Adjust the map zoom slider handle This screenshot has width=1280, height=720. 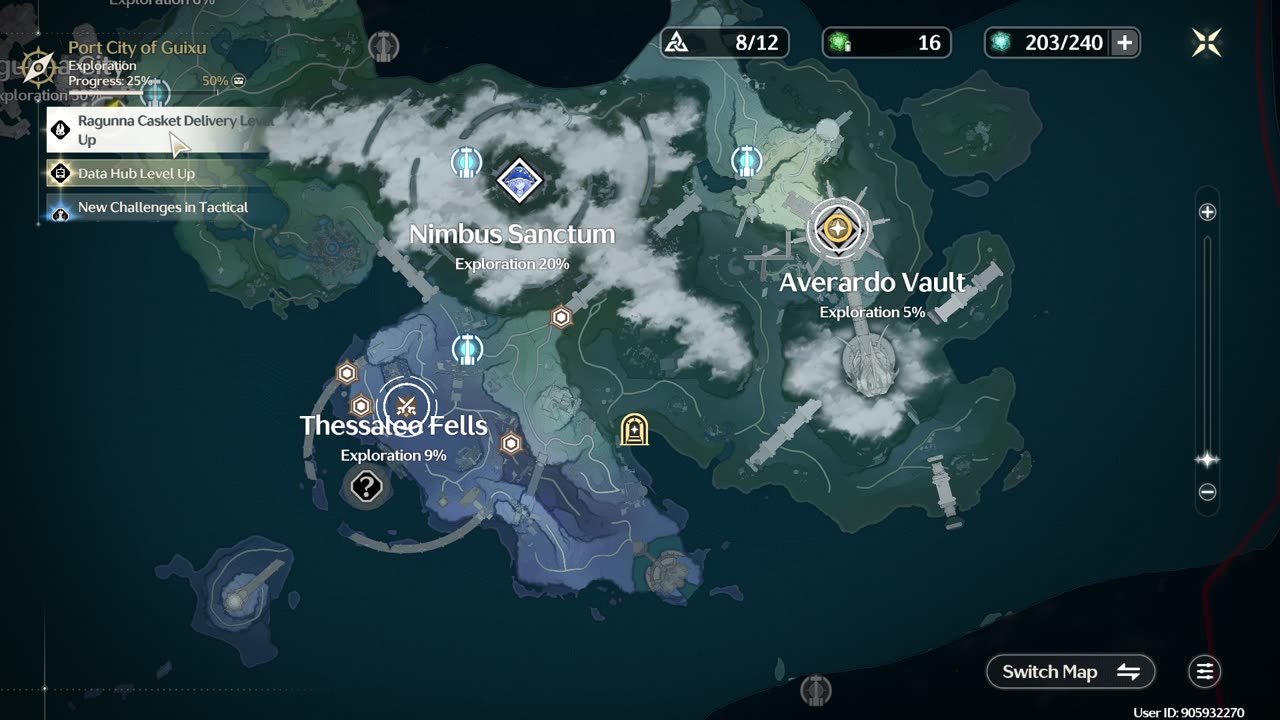point(1207,460)
